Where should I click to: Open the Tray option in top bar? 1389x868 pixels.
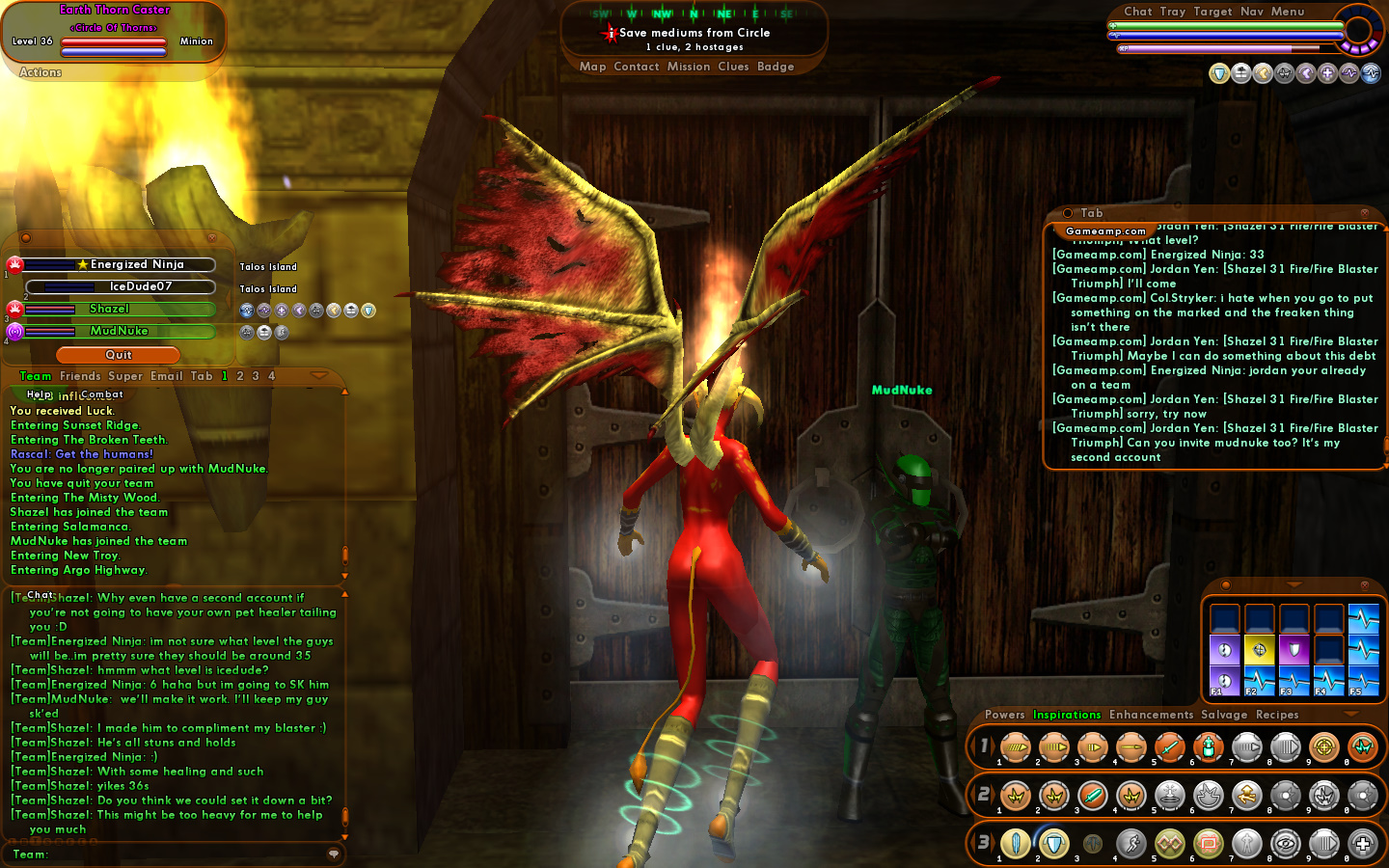pos(1172,12)
